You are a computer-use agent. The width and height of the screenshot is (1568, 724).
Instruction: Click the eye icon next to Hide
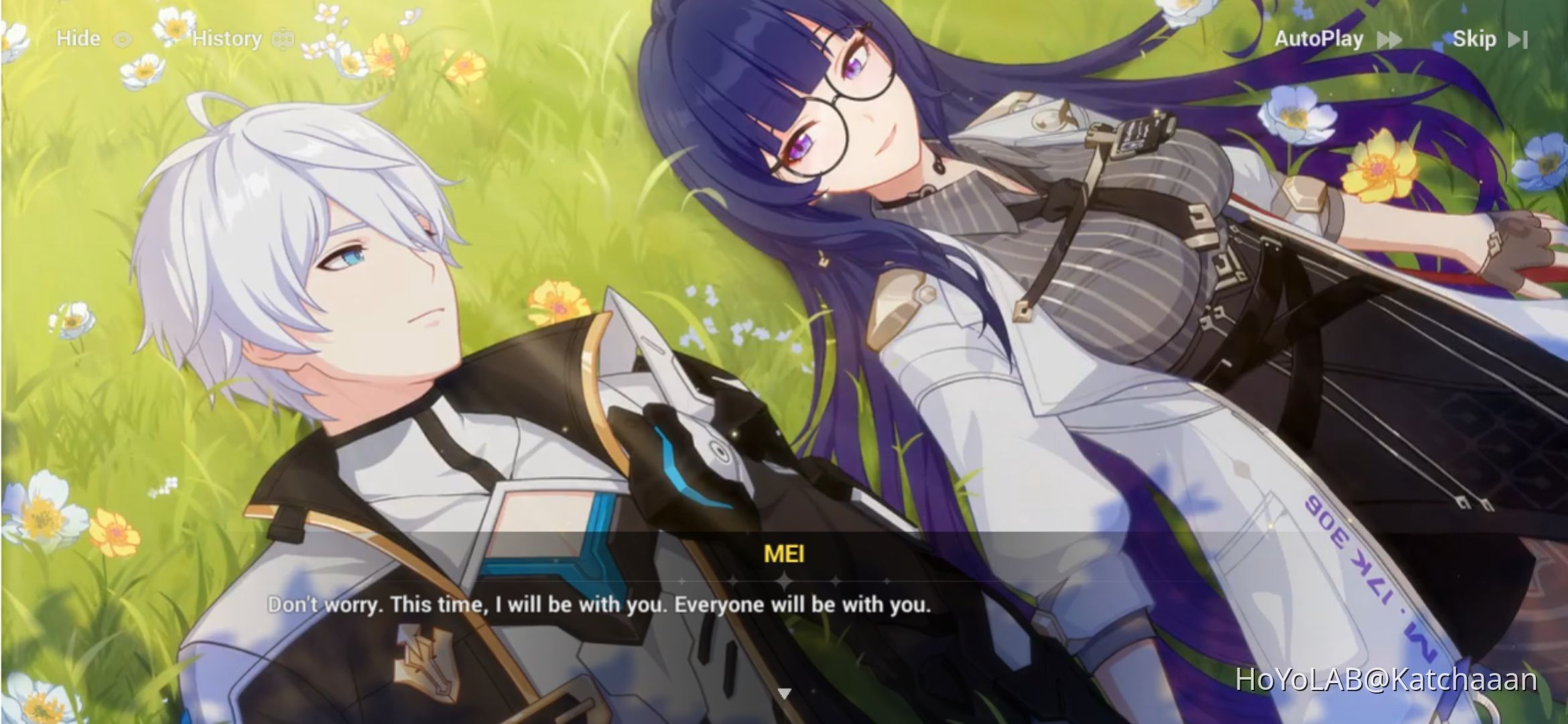123,38
